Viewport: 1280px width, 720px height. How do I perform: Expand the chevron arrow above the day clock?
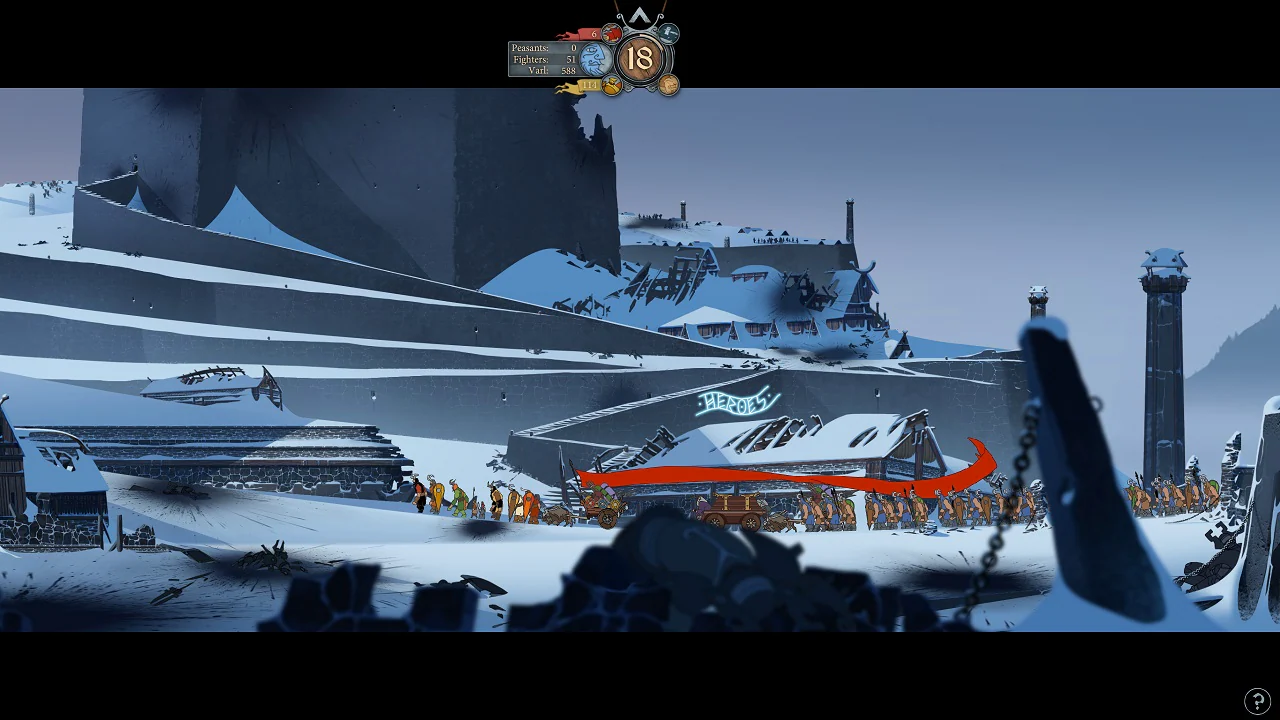(640, 15)
